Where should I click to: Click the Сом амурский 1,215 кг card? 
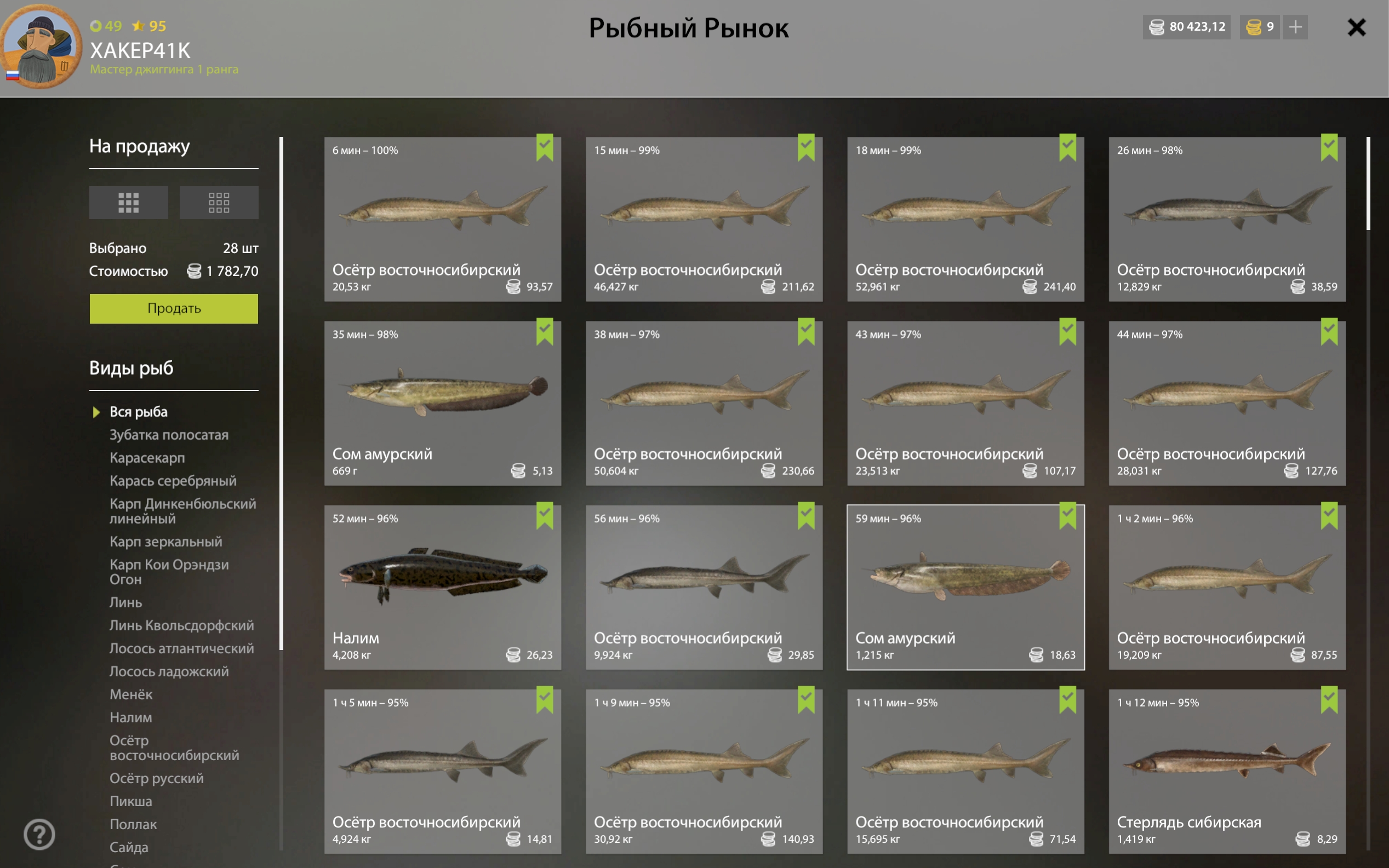[965, 587]
